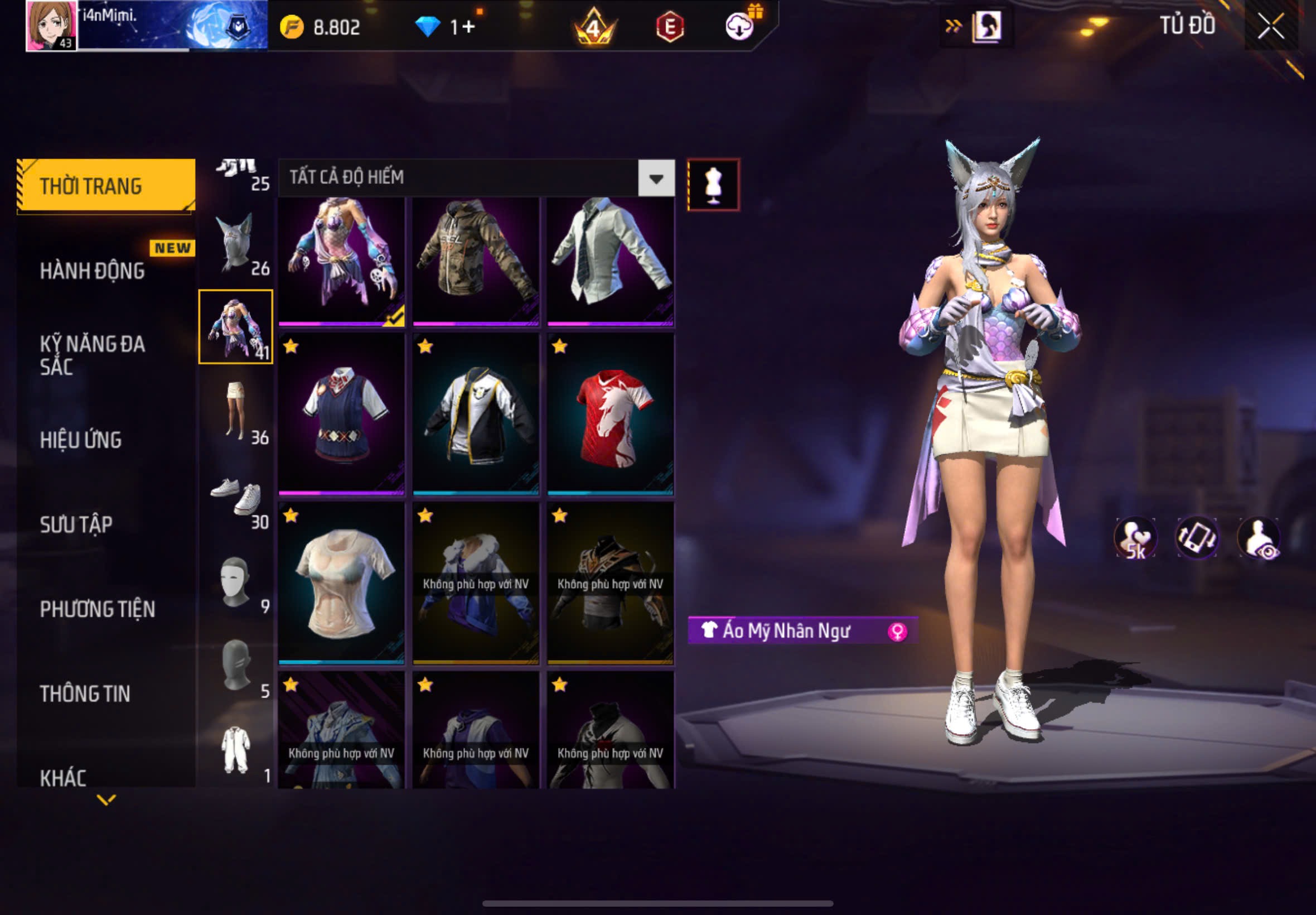Equip the red horse t-shirt
Image resolution: width=1316 pixels, height=915 pixels.
click(x=610, y=415)
